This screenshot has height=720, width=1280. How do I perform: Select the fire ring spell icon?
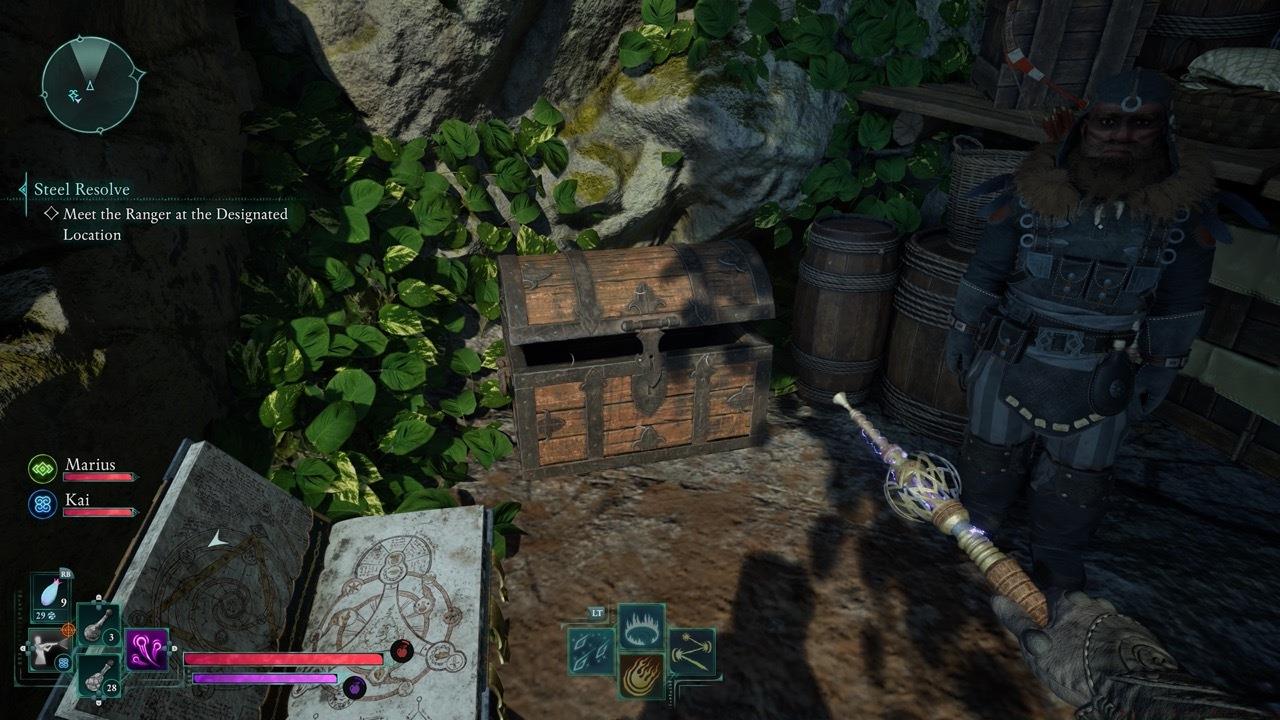click(x=641, y=626)
